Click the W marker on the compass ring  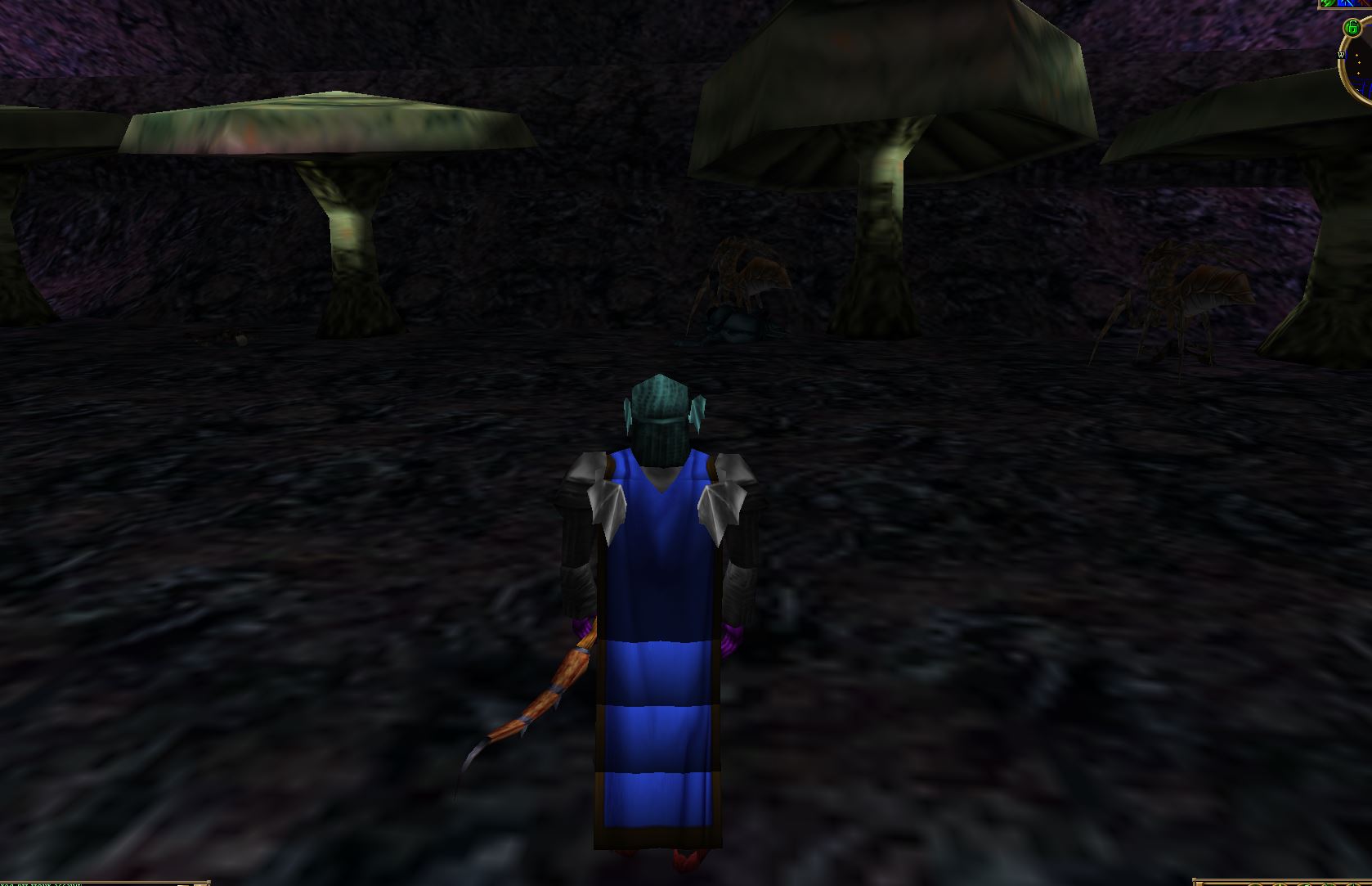[x=1341, y=55]
